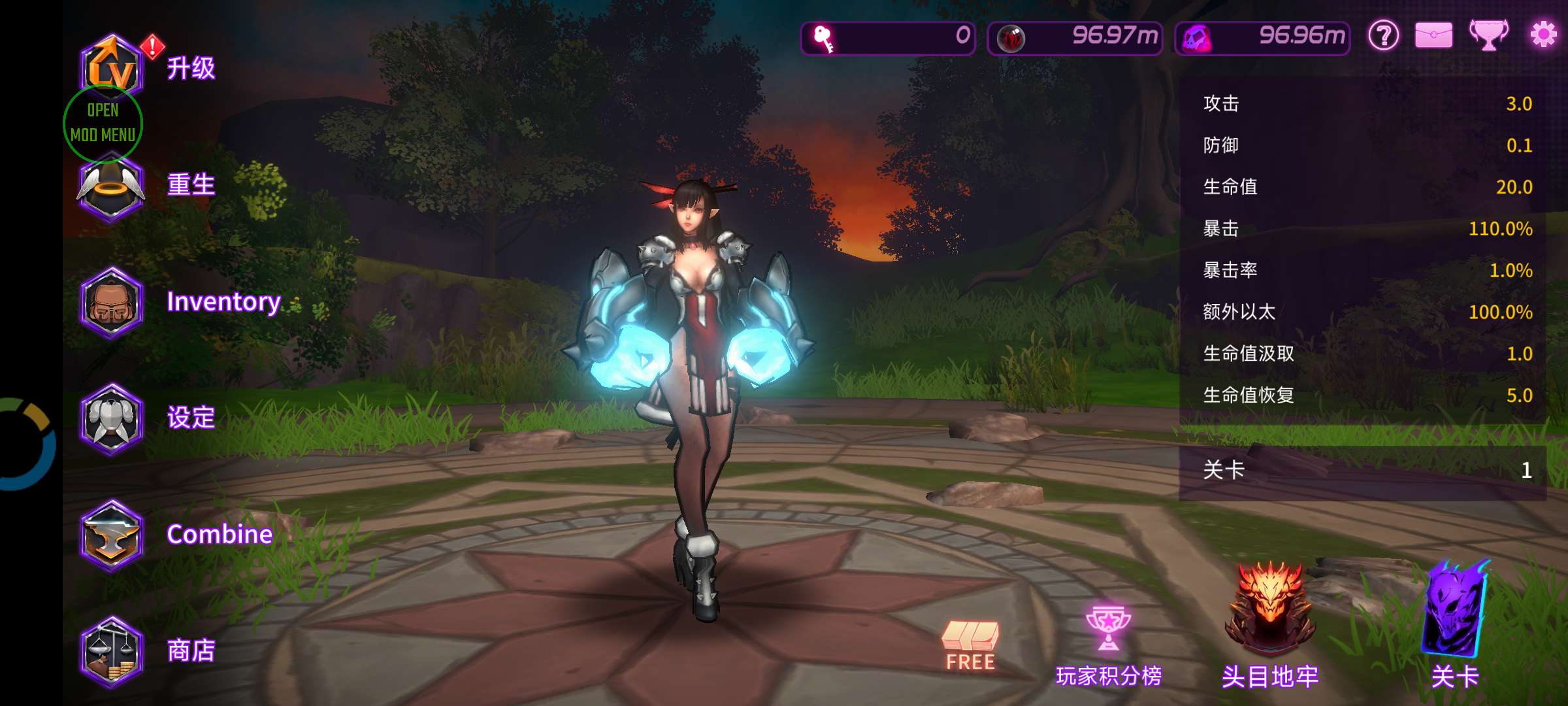Open the Inventory backpack menu
This screenshot has width=1568, height=706.
[x=112, y=303]
